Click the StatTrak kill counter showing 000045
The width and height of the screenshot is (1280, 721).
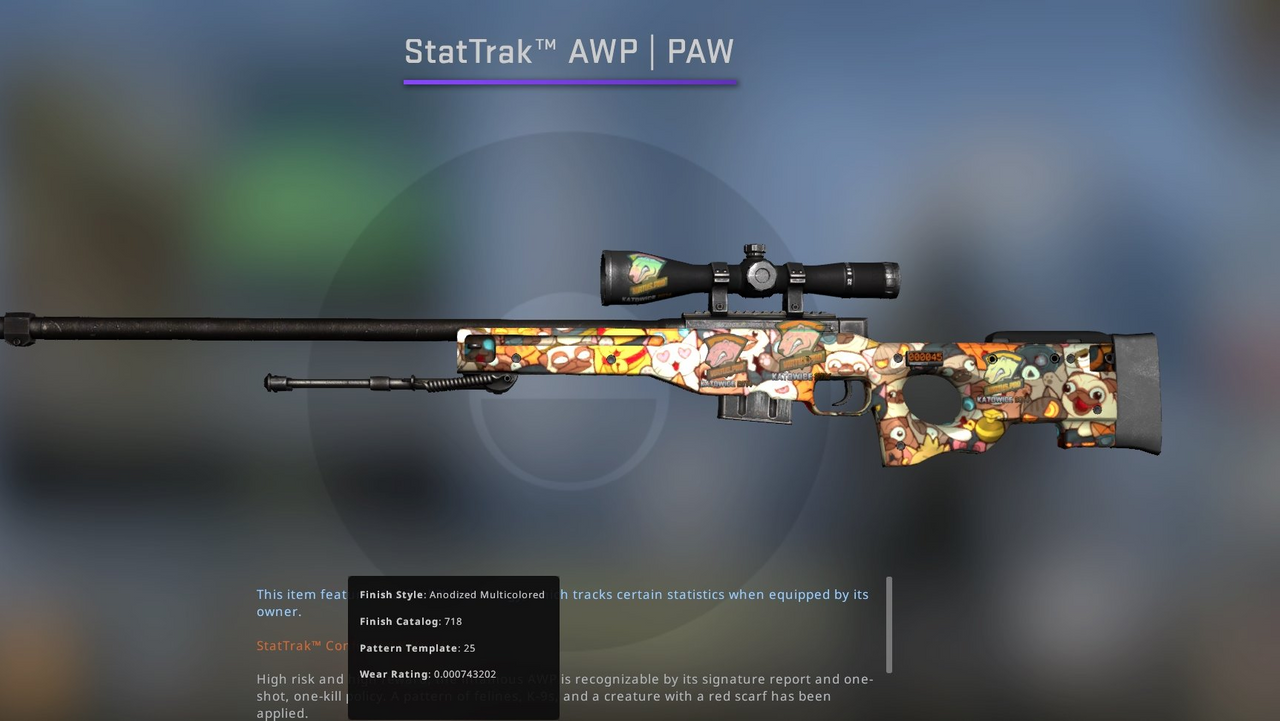click(x=925, y=357)
